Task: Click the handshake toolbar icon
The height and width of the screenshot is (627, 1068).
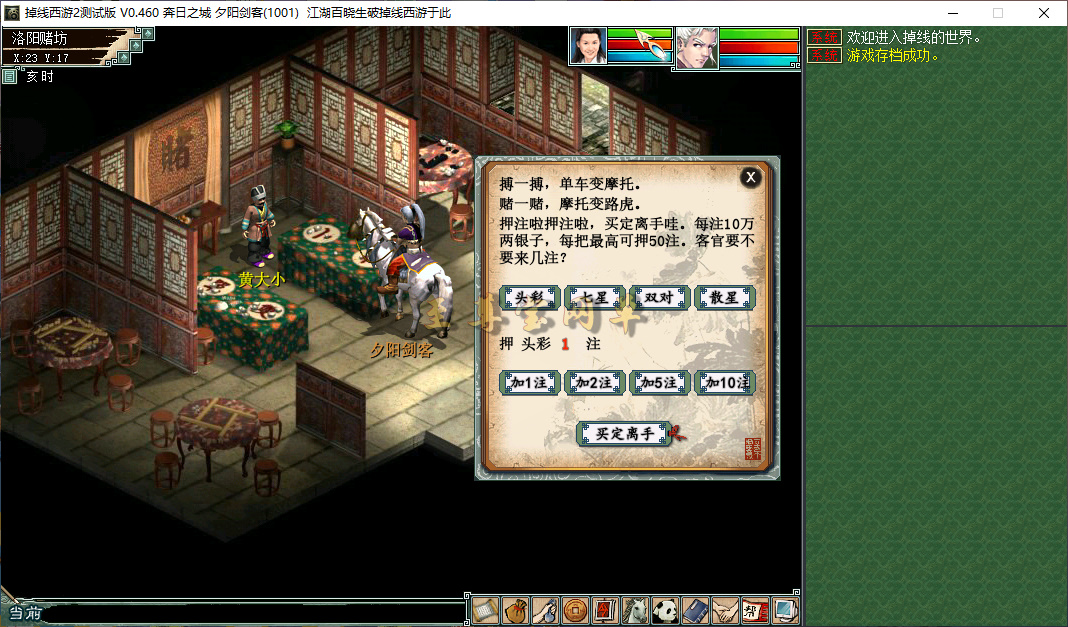Action: tap(725, 610)
